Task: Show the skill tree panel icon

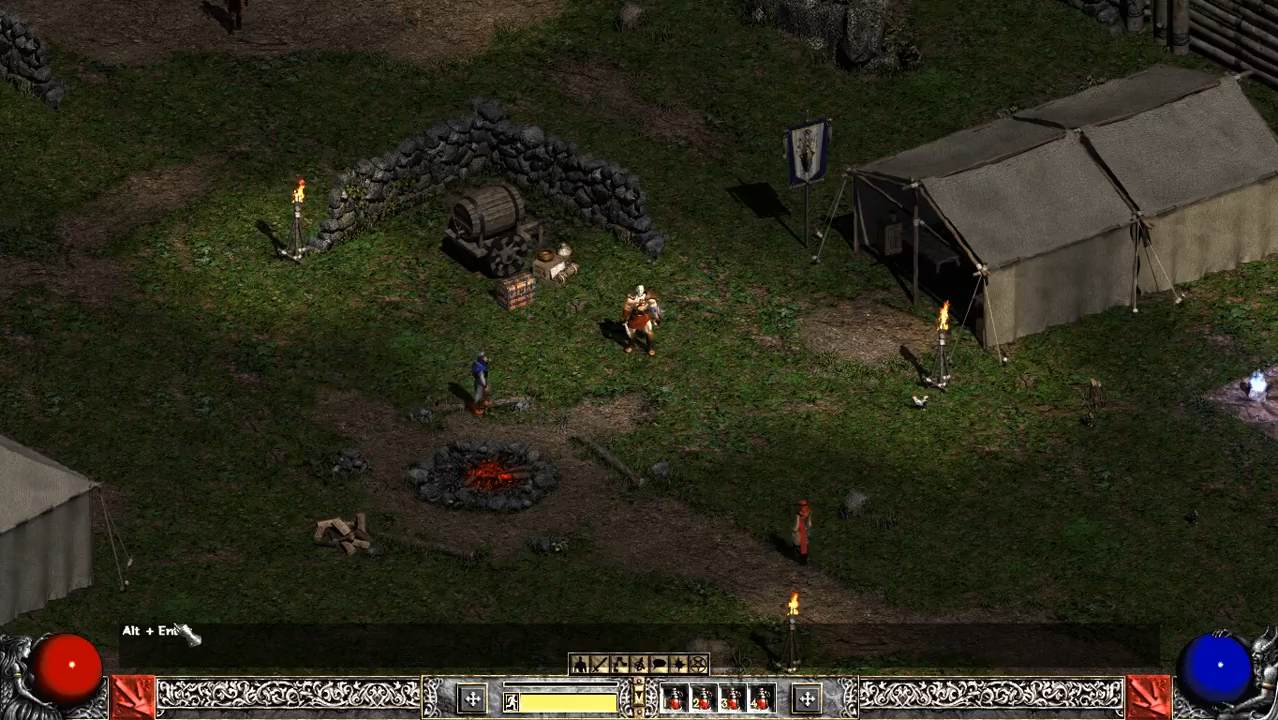Action: pos(619,664)
